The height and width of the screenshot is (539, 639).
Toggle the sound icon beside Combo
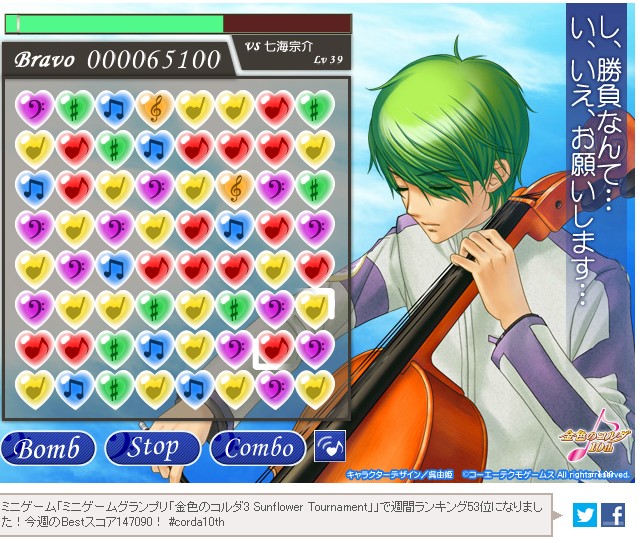(329, 446)
